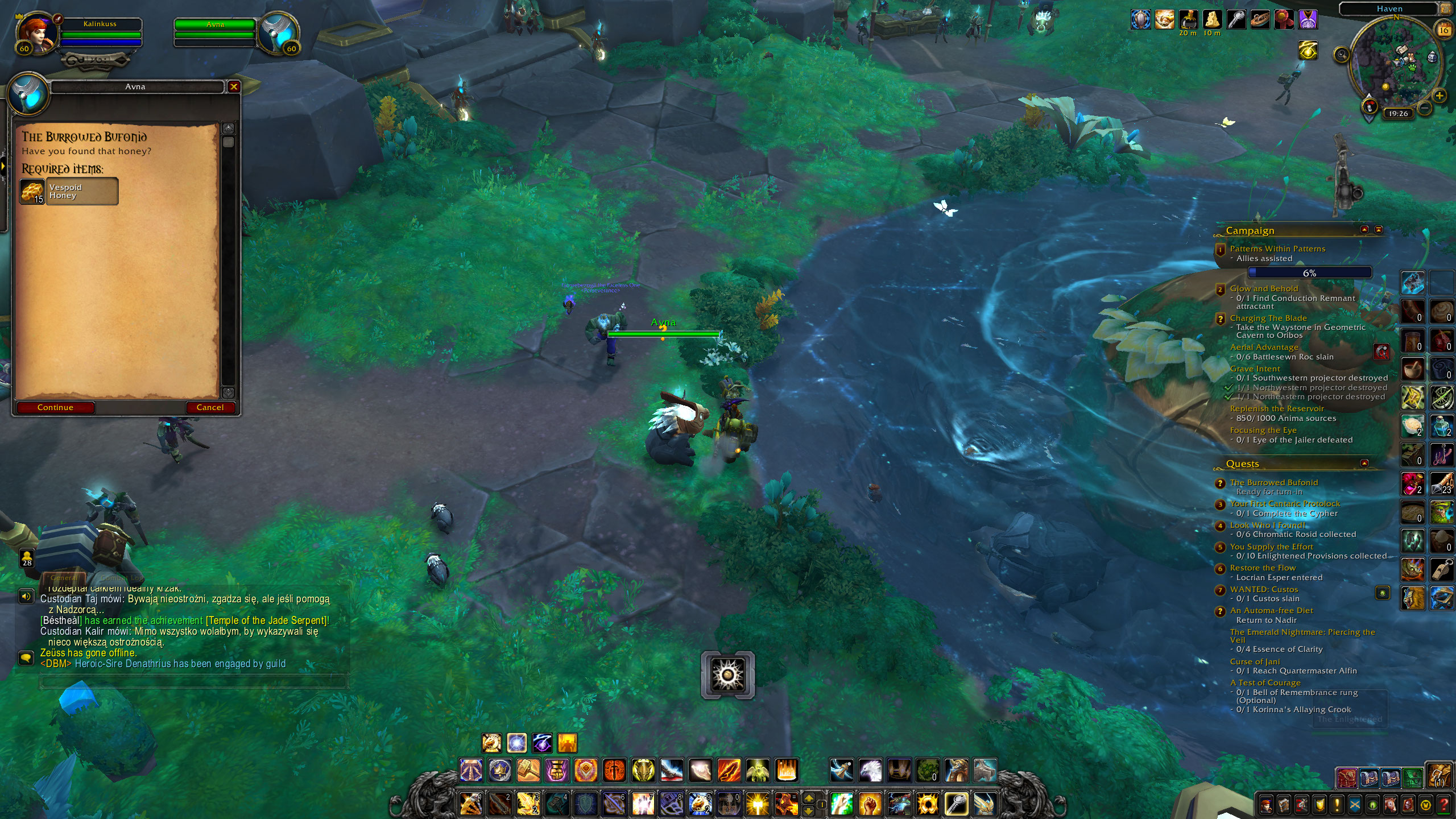Viewport: 1456px width, 819px height.
Task: Click the cheese buff icon
Action: (x=1213, y=19)
